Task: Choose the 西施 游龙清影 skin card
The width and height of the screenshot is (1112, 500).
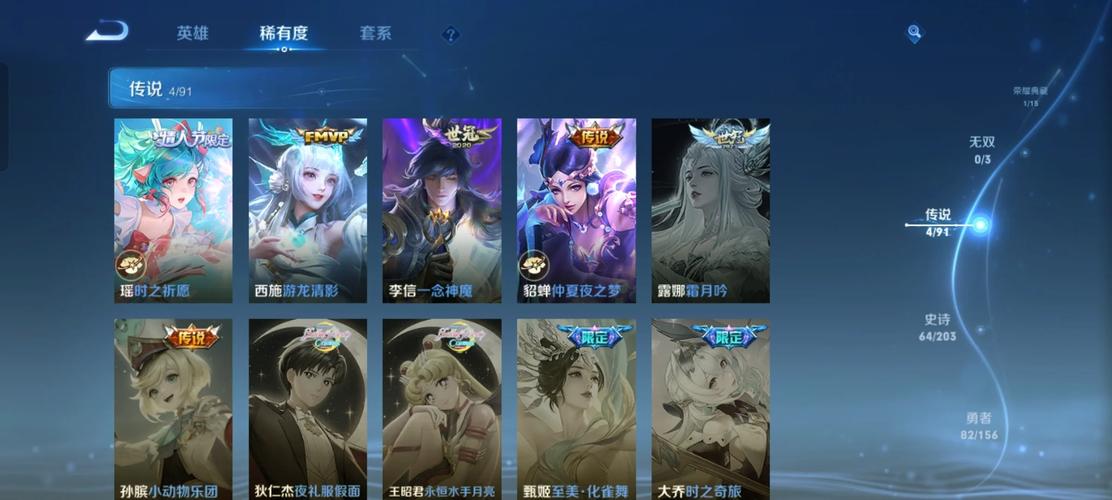Action: click(307, 210)
